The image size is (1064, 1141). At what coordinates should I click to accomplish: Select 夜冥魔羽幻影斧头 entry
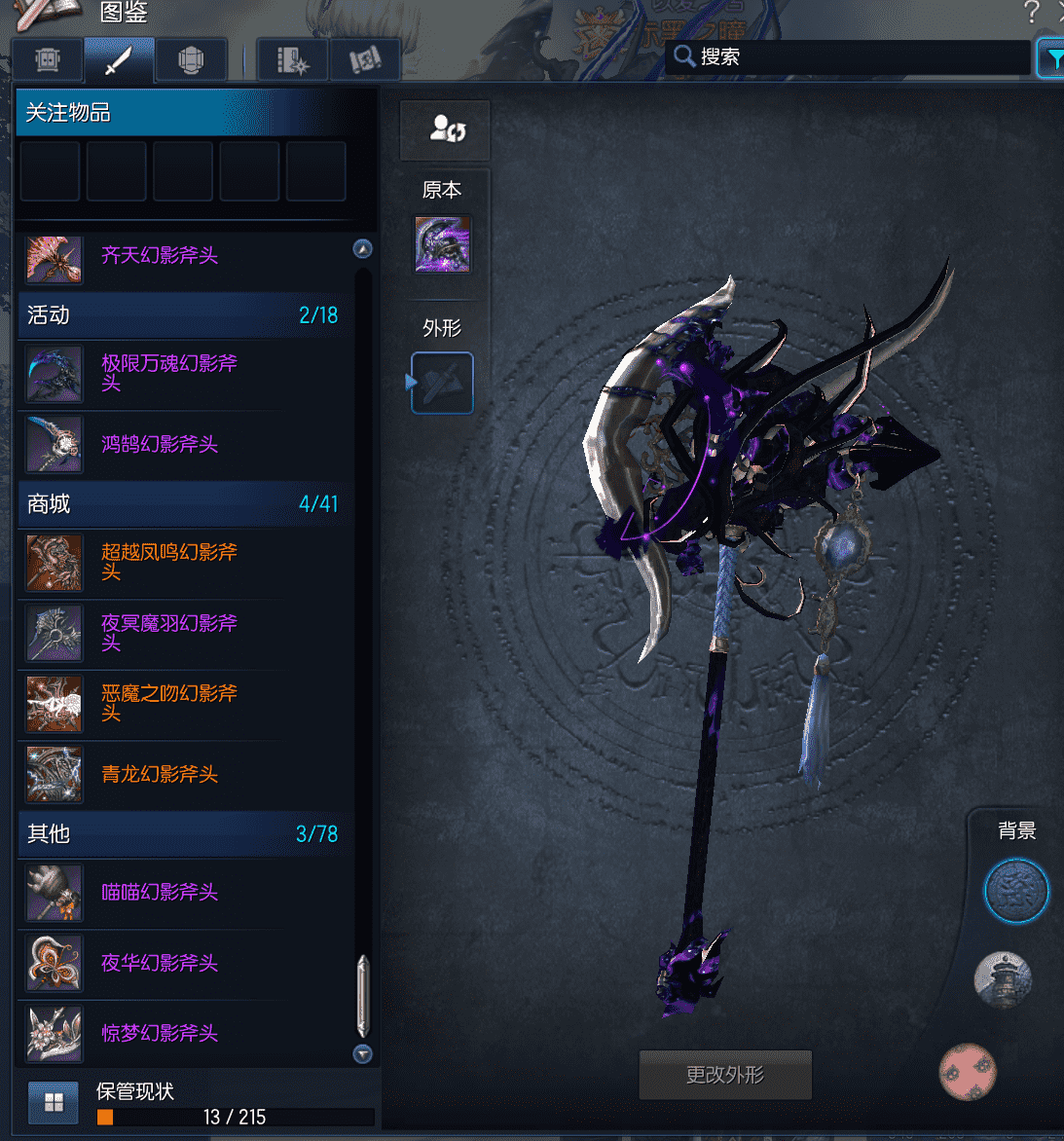(169, 633)
